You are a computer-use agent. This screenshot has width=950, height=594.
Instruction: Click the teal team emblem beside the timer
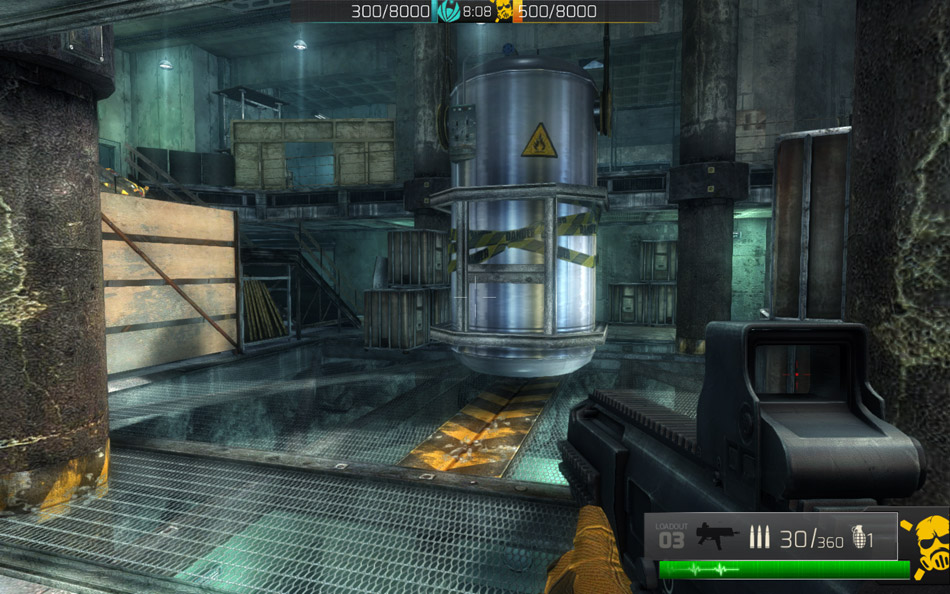click(449, 12)
